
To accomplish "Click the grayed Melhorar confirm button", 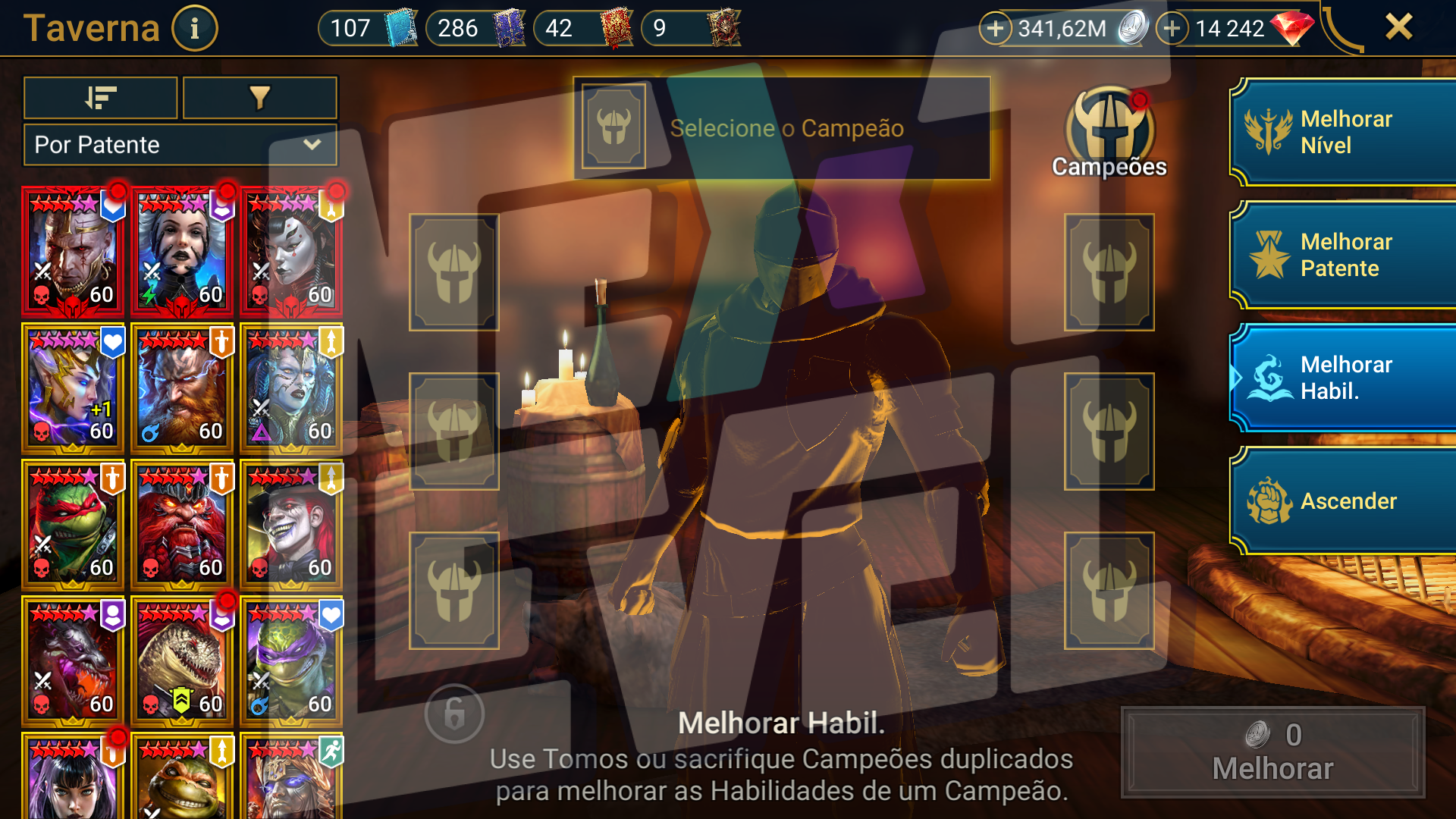I will pos(1272,752).
